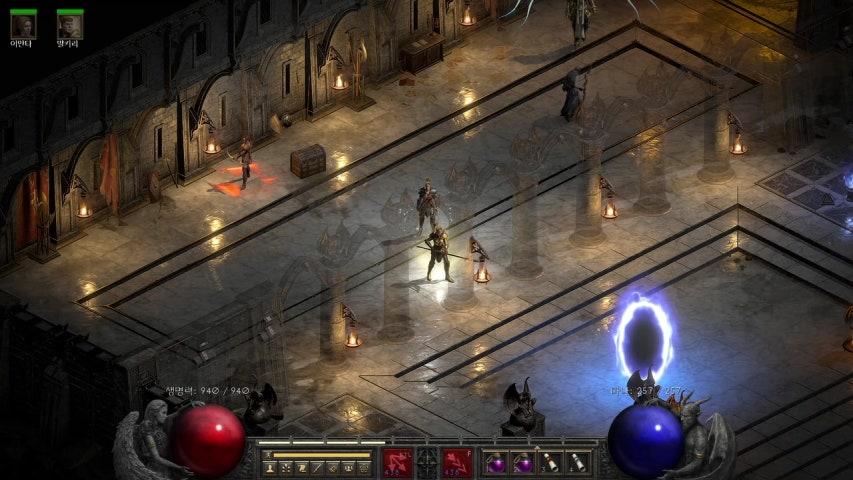Toggle the mini-panel button between the skills

point(427,463)
